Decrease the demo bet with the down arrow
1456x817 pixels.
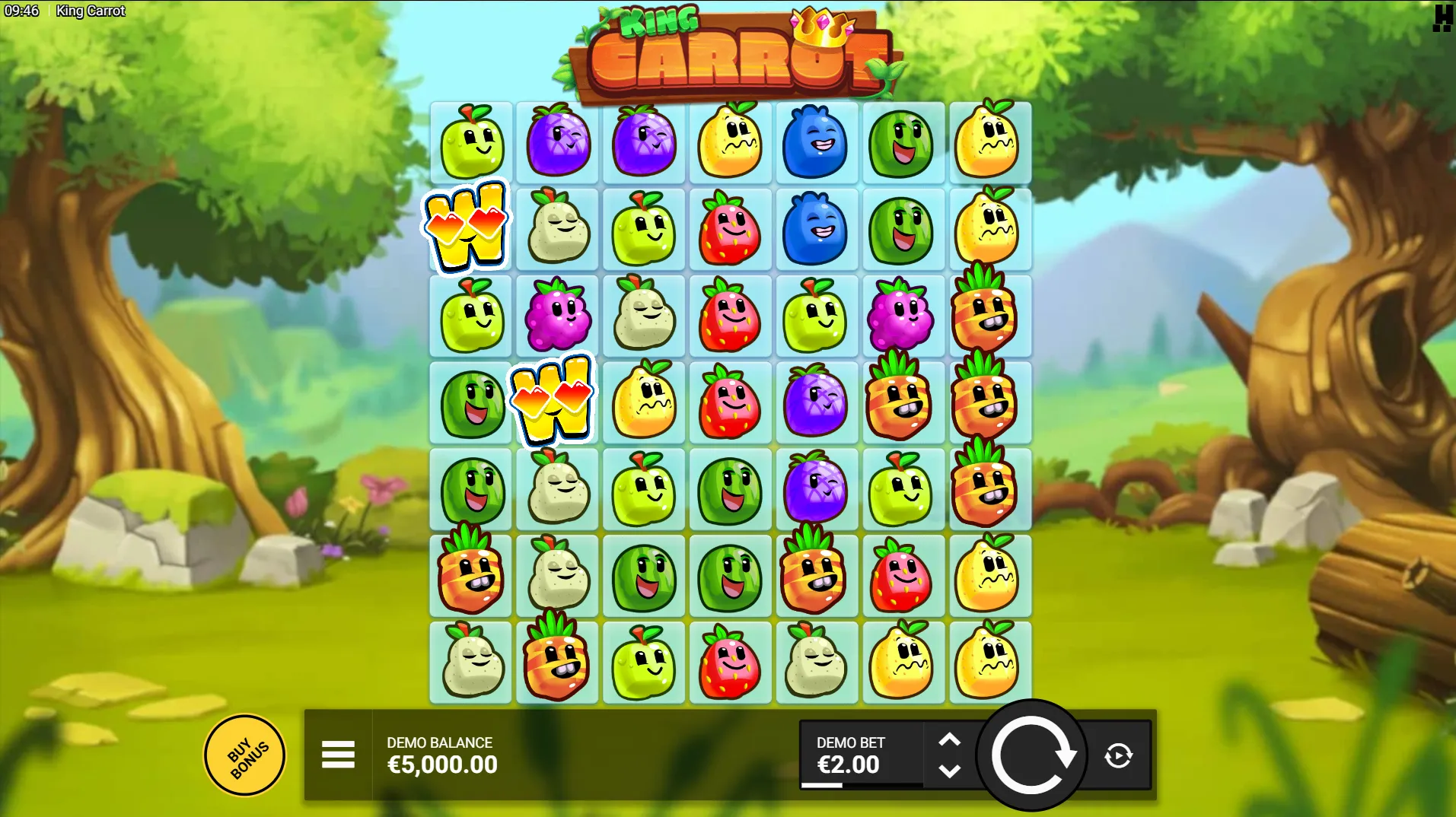pos(949,771)
